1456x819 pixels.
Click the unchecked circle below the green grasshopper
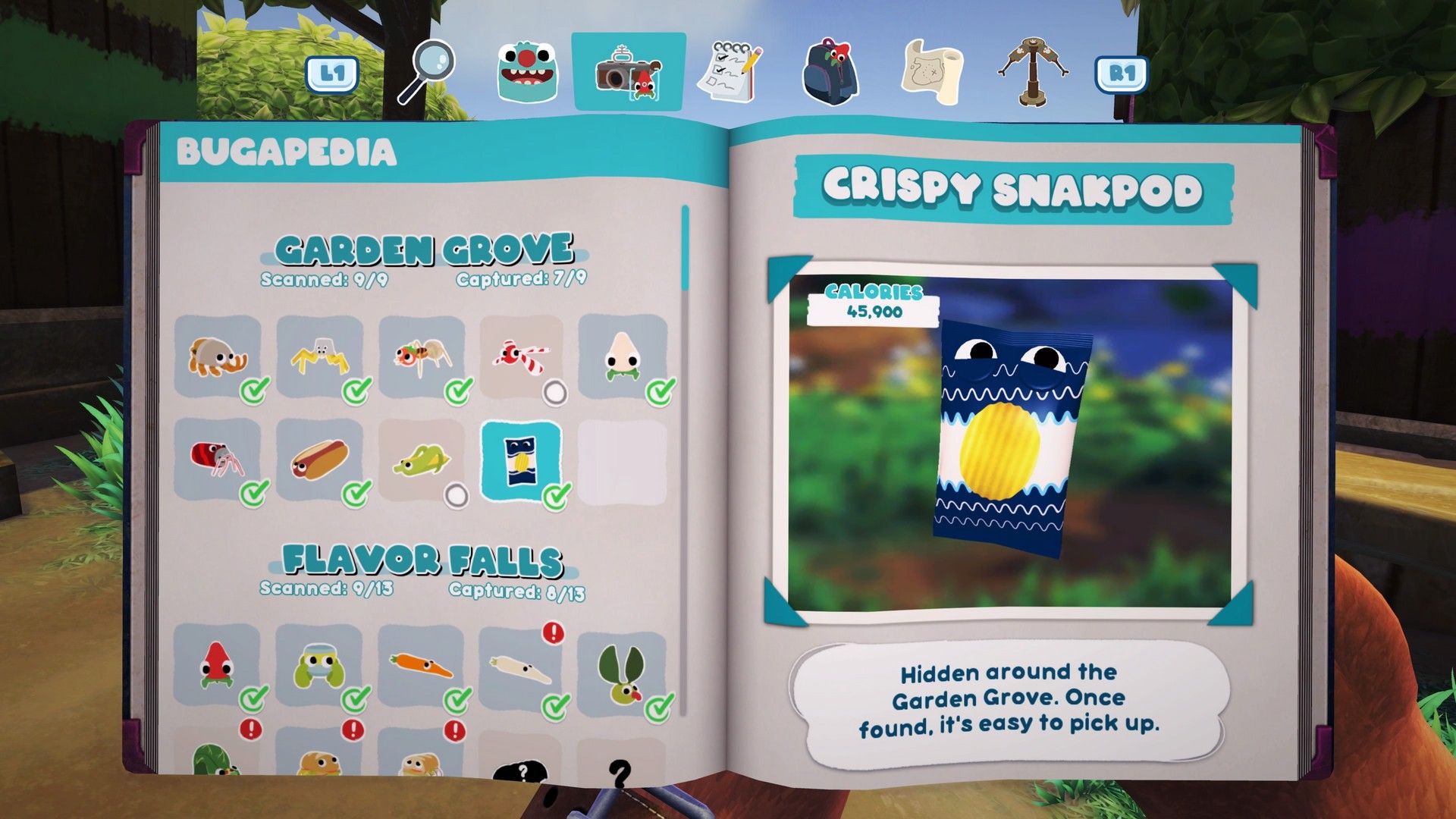(x=457, y=494)
